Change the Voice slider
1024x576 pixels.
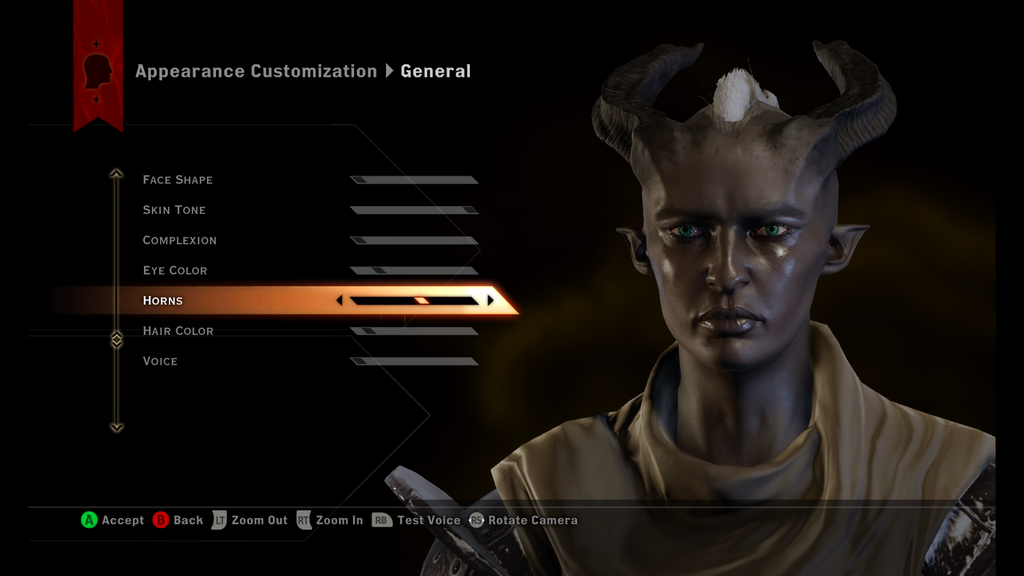click(414, 361)
